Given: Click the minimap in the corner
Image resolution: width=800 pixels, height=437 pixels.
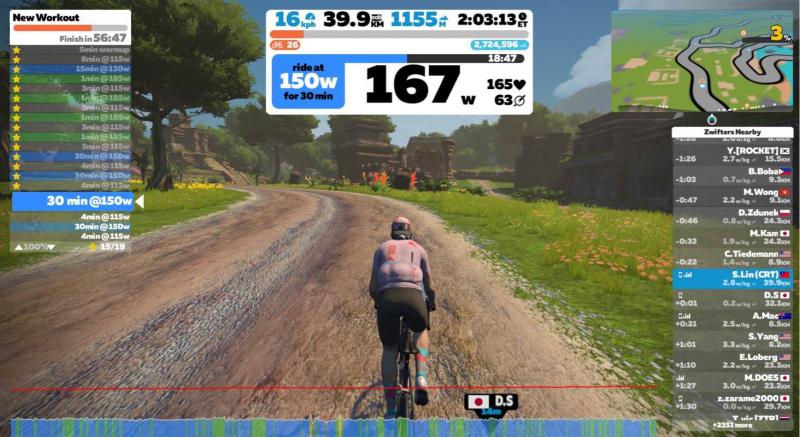Looking at the screenshot, I should pos(704,59).
